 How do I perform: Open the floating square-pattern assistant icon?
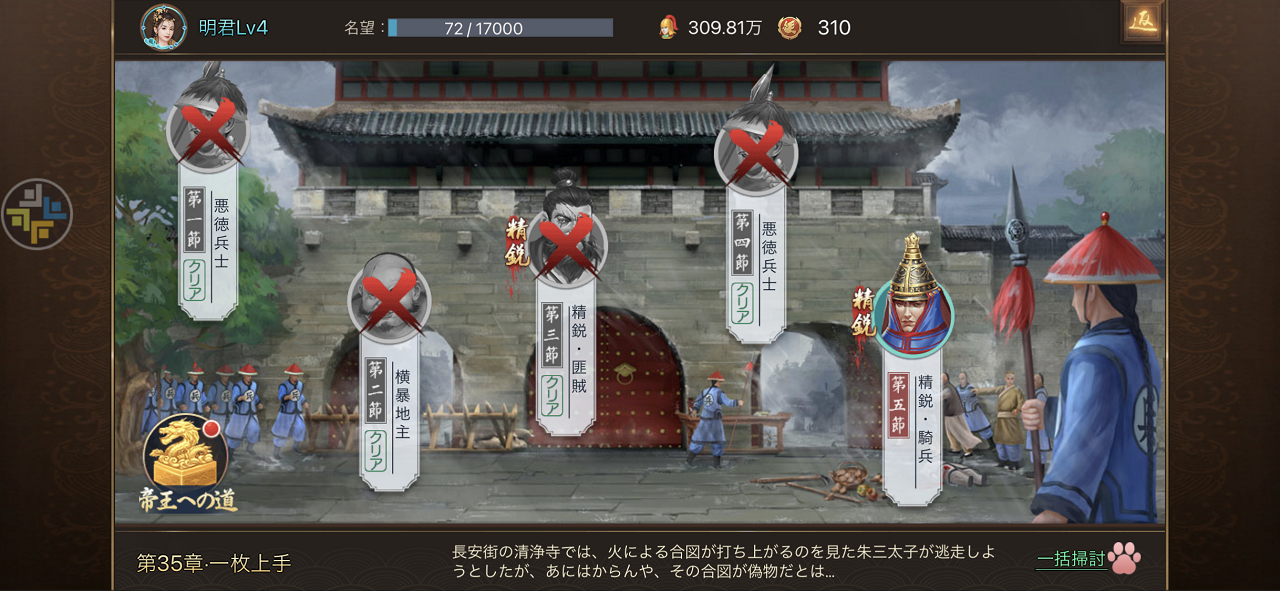click(x=37, y=214)
